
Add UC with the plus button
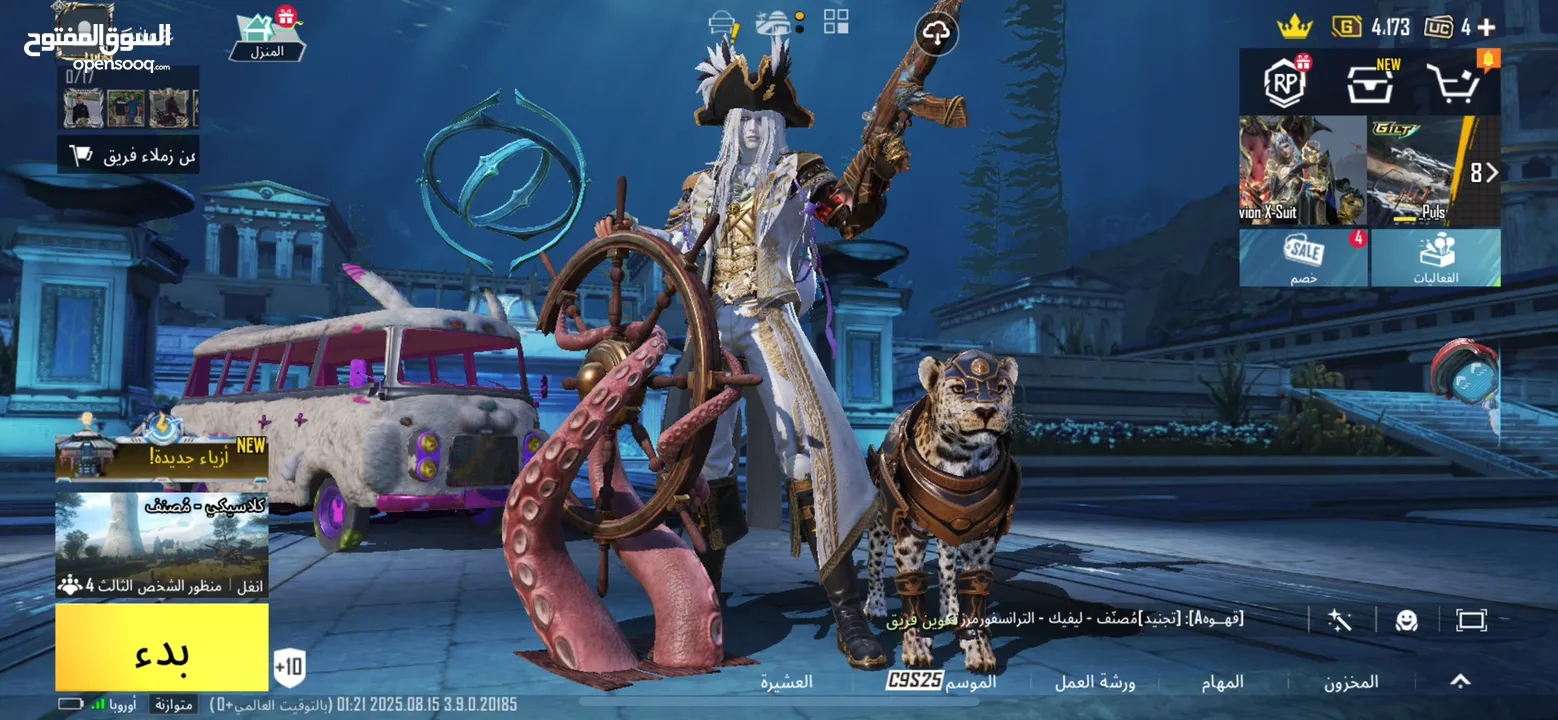[x=1487, y=27]
